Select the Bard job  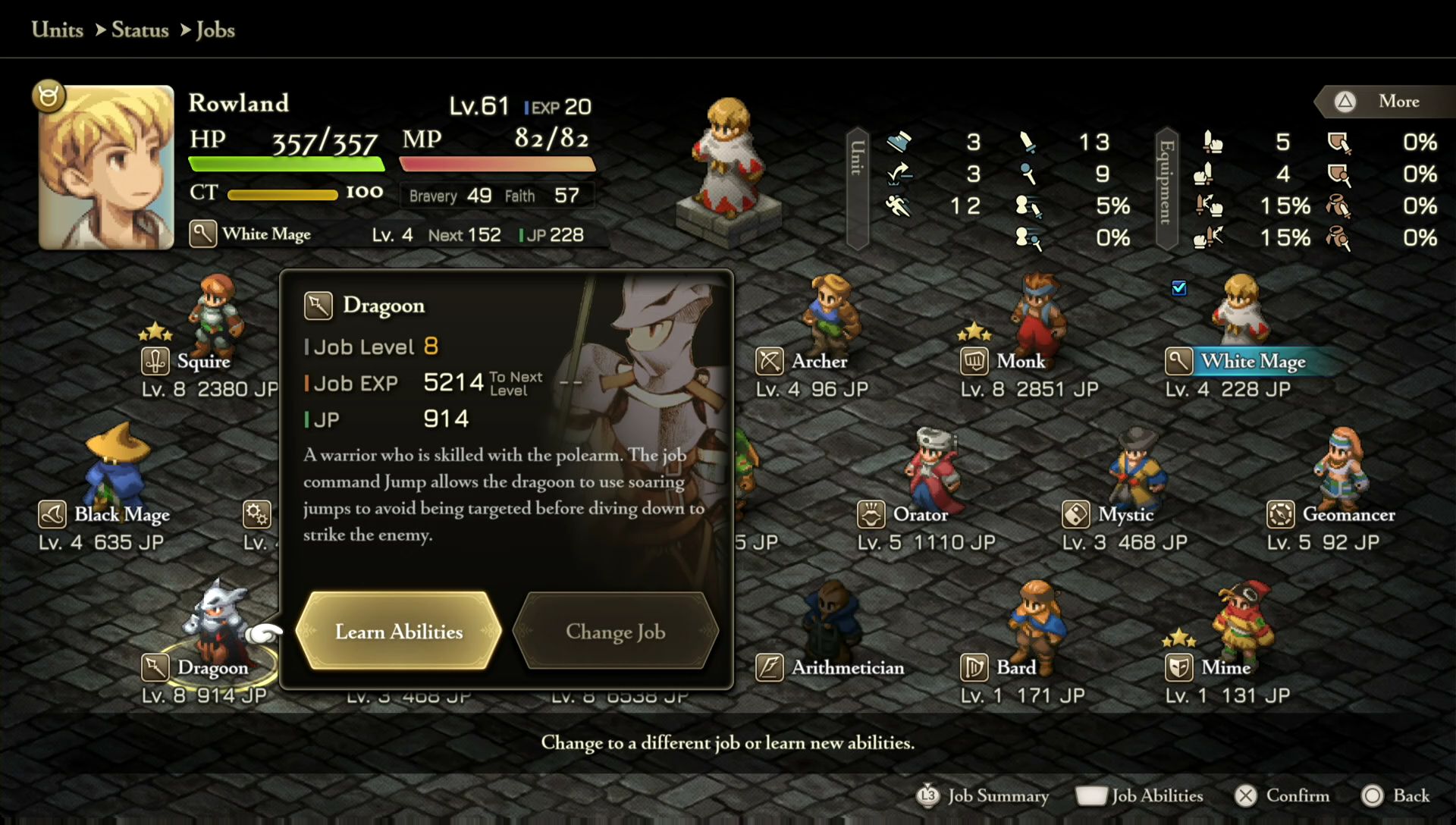pyautogui.click(x=1015, y=667)
